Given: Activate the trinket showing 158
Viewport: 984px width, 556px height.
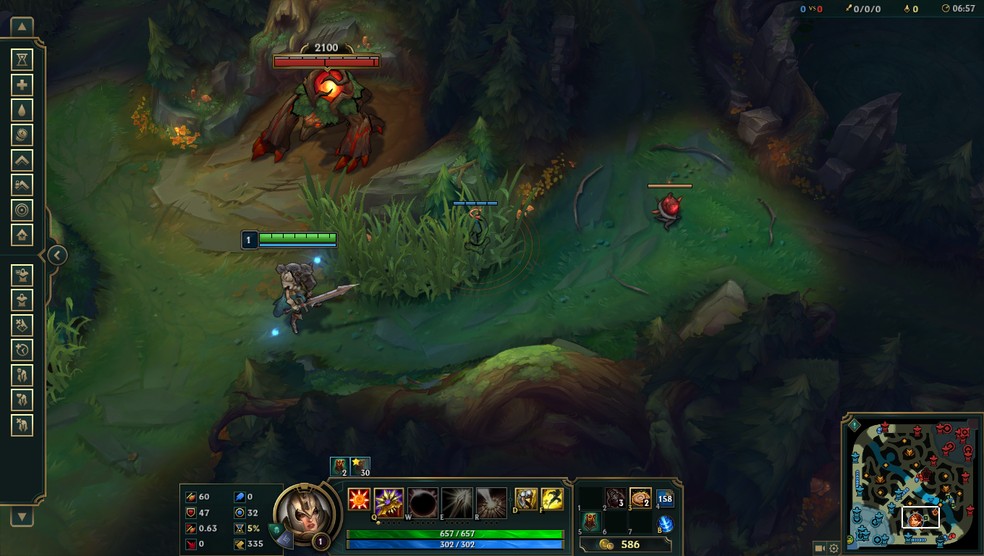Looking at the screenshot, I should [x=665, y=498].
